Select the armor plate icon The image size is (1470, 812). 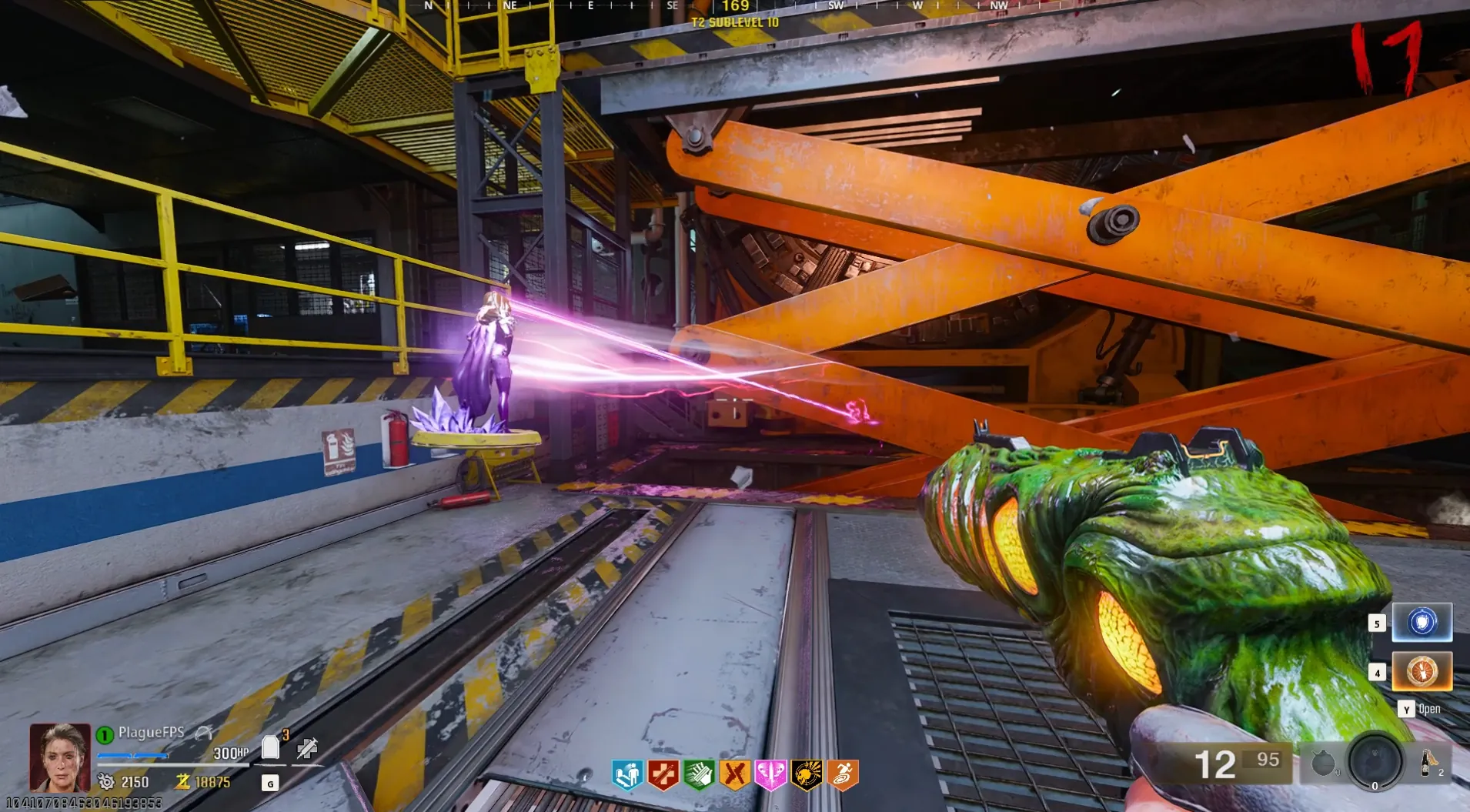click(270, 747)
